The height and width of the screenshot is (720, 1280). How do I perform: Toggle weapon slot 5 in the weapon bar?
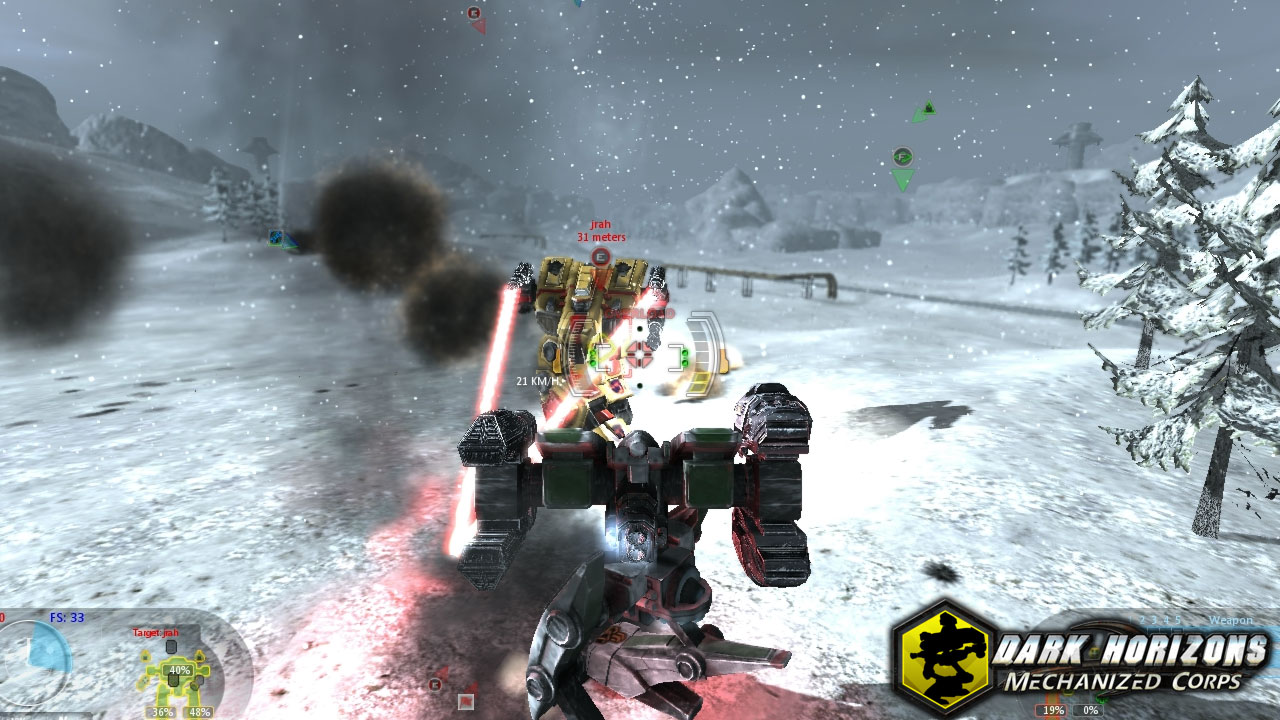point(1178,620)
